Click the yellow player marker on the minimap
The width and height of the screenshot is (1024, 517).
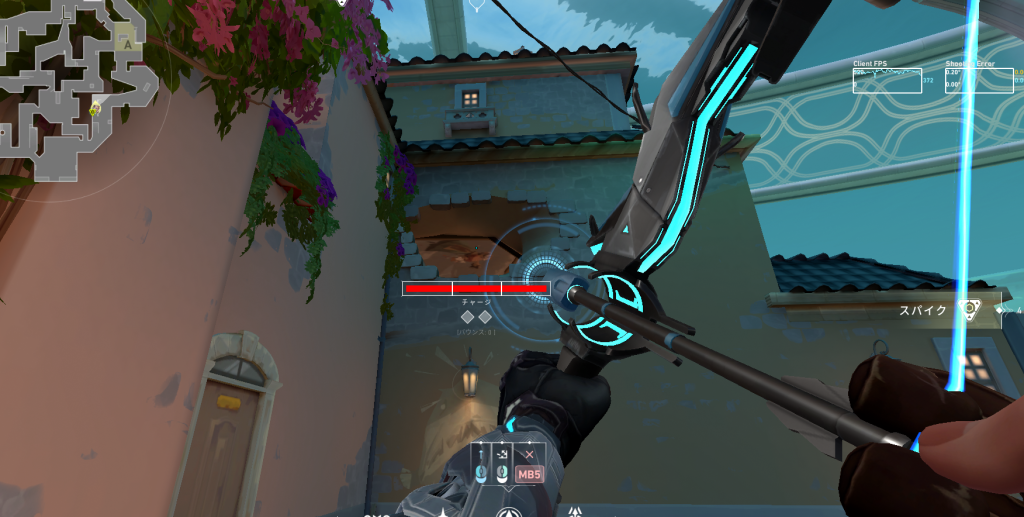tap(94, 108)
